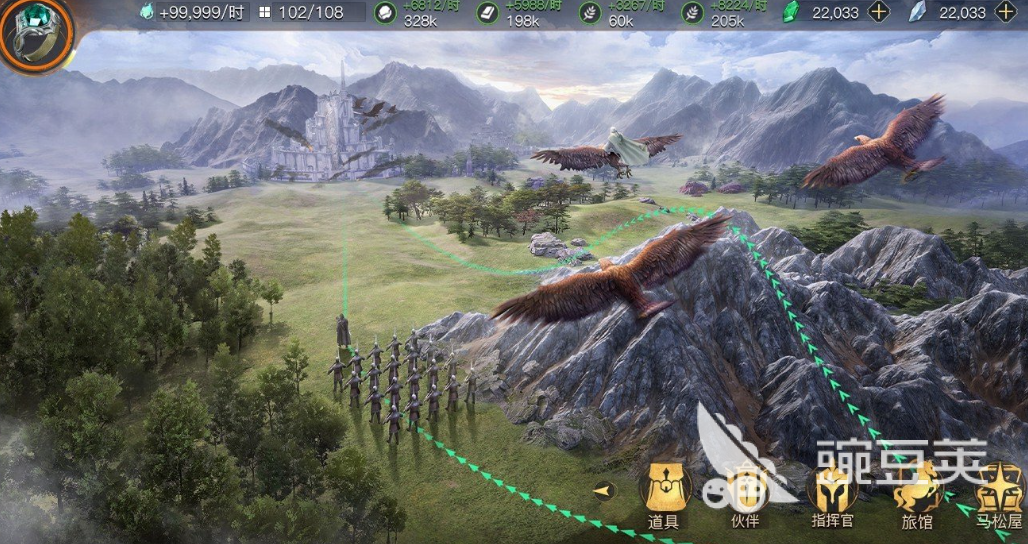Open the 道具 items backpack
Viewport: 1028px width, 544px height.
pos(664,490)
